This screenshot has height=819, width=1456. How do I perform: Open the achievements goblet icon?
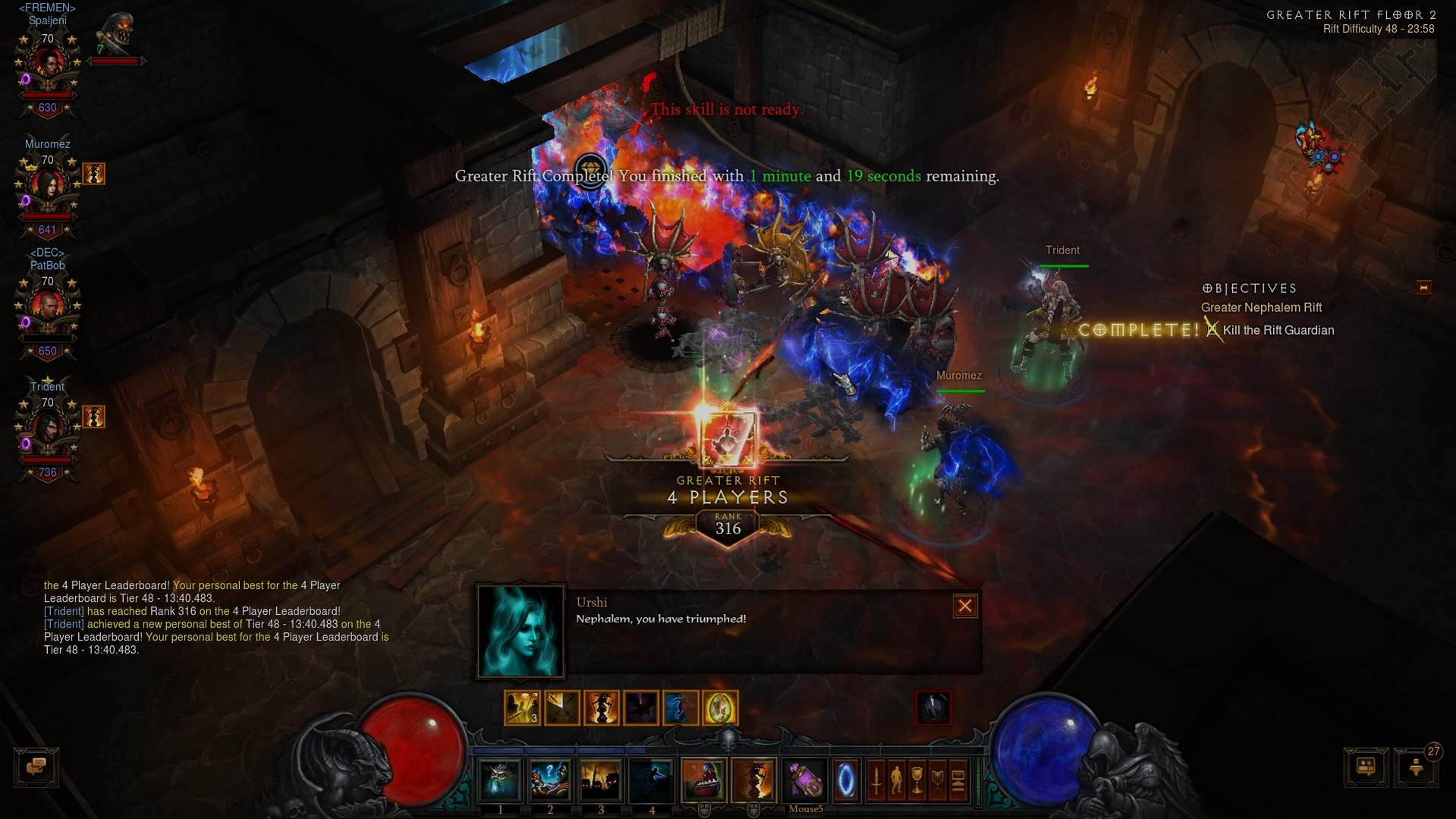coord(917,780)
